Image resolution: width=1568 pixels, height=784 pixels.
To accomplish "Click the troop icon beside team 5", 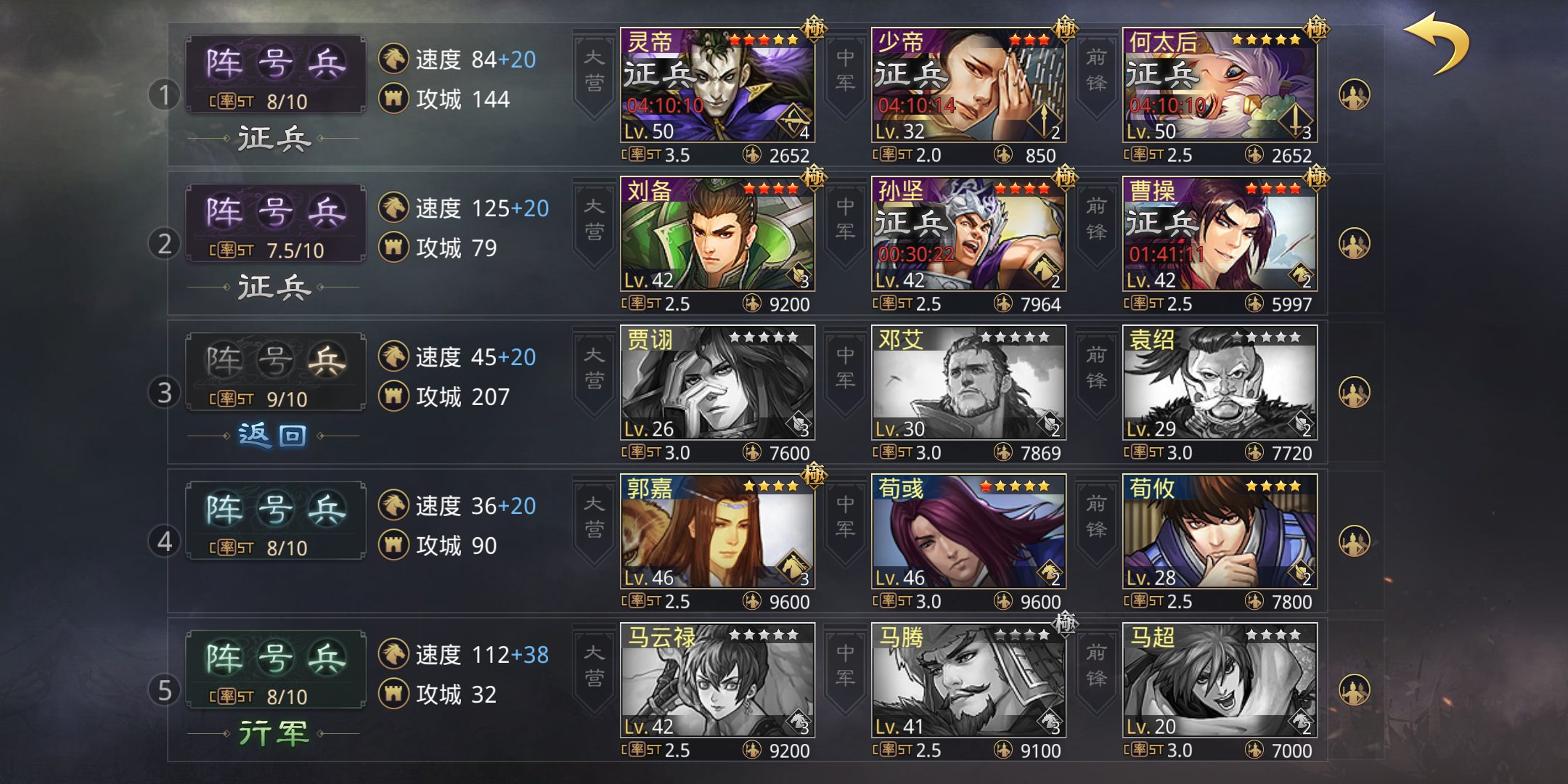I will (x=1354, y=690).
